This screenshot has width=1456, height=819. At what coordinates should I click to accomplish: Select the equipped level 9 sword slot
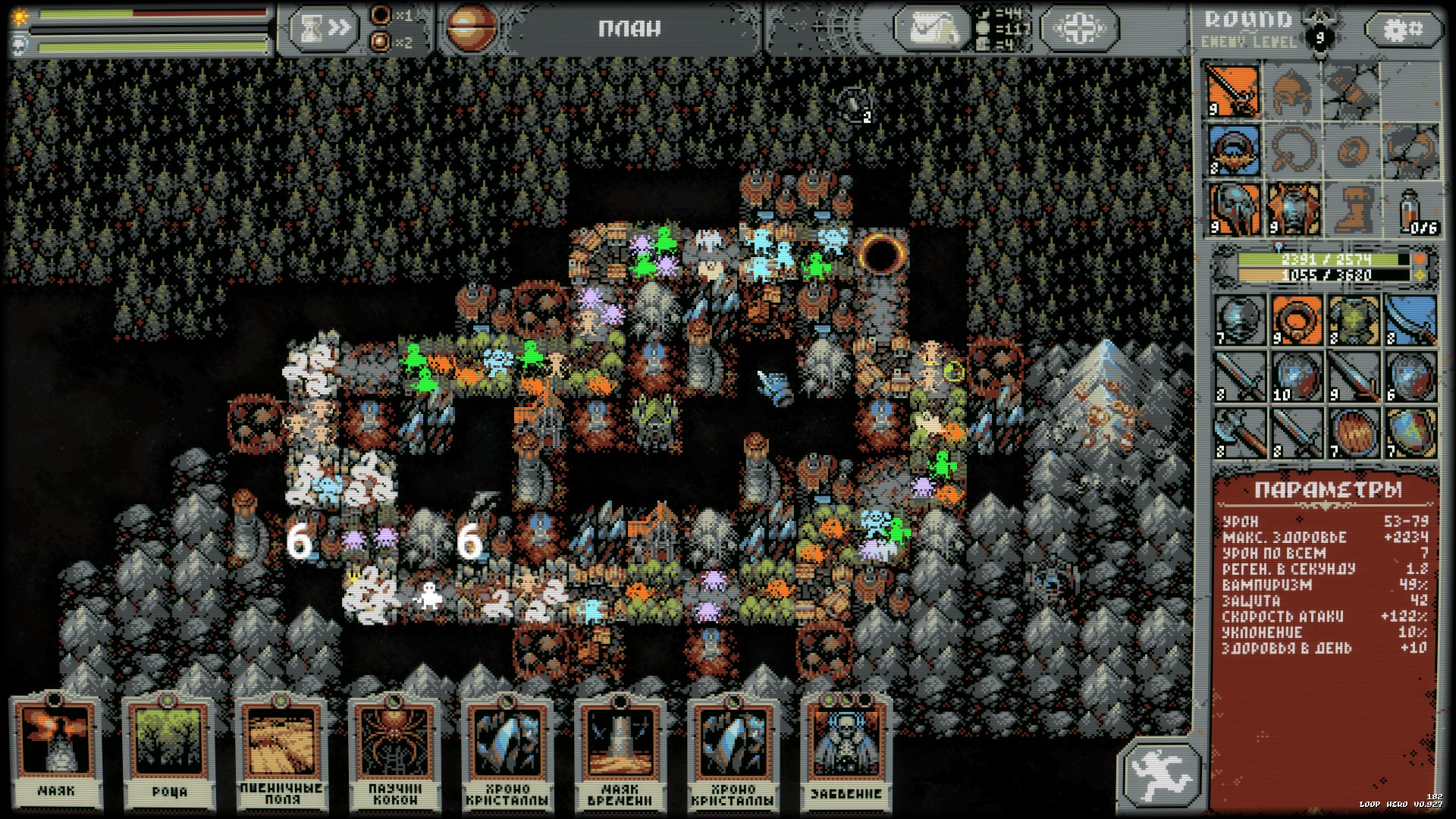1234,91
